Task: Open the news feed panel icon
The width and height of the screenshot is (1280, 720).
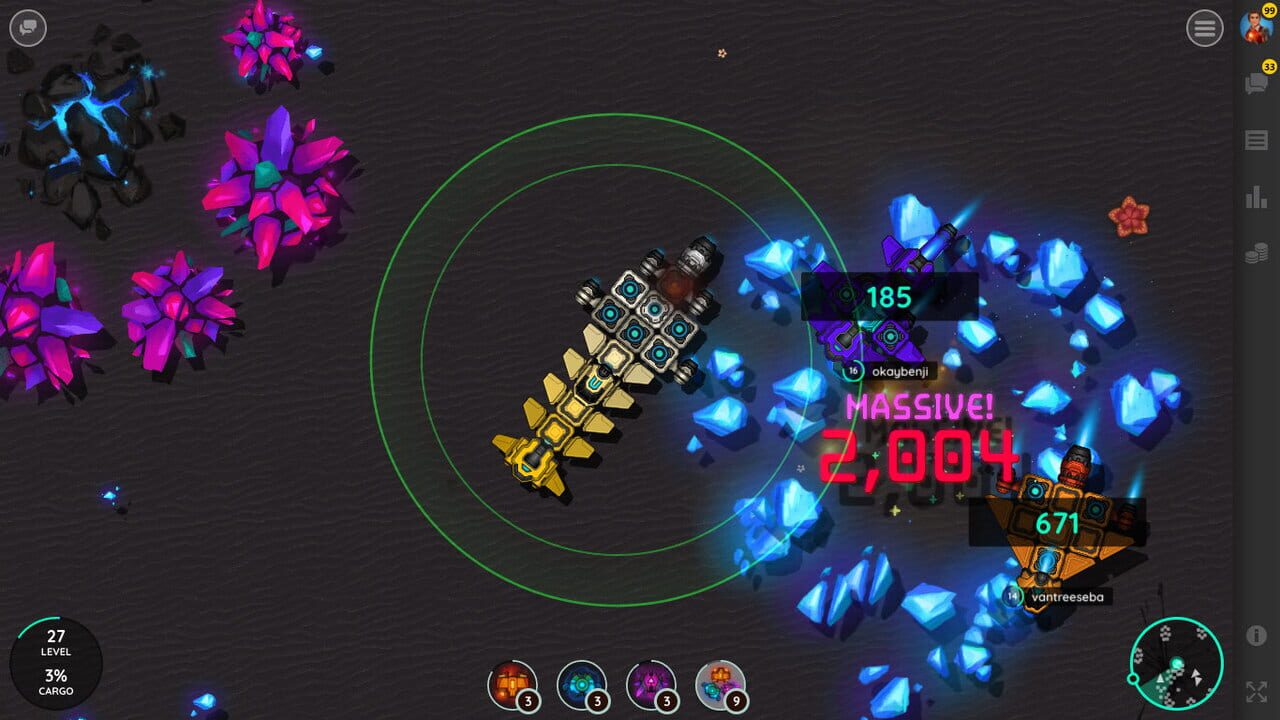Action: tap(1258, 138)
